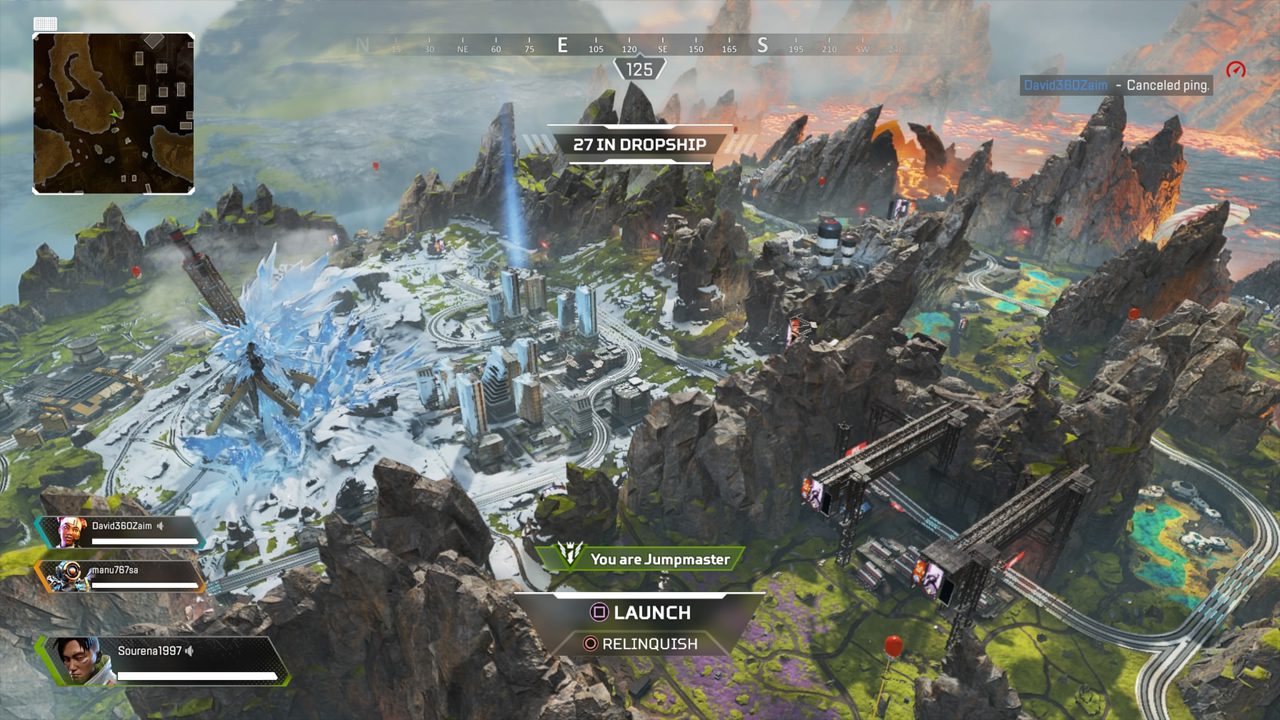Click David360Zaim's name in the ping feed
This screenshot has height=720, width=1280.
click(1065, 86)
